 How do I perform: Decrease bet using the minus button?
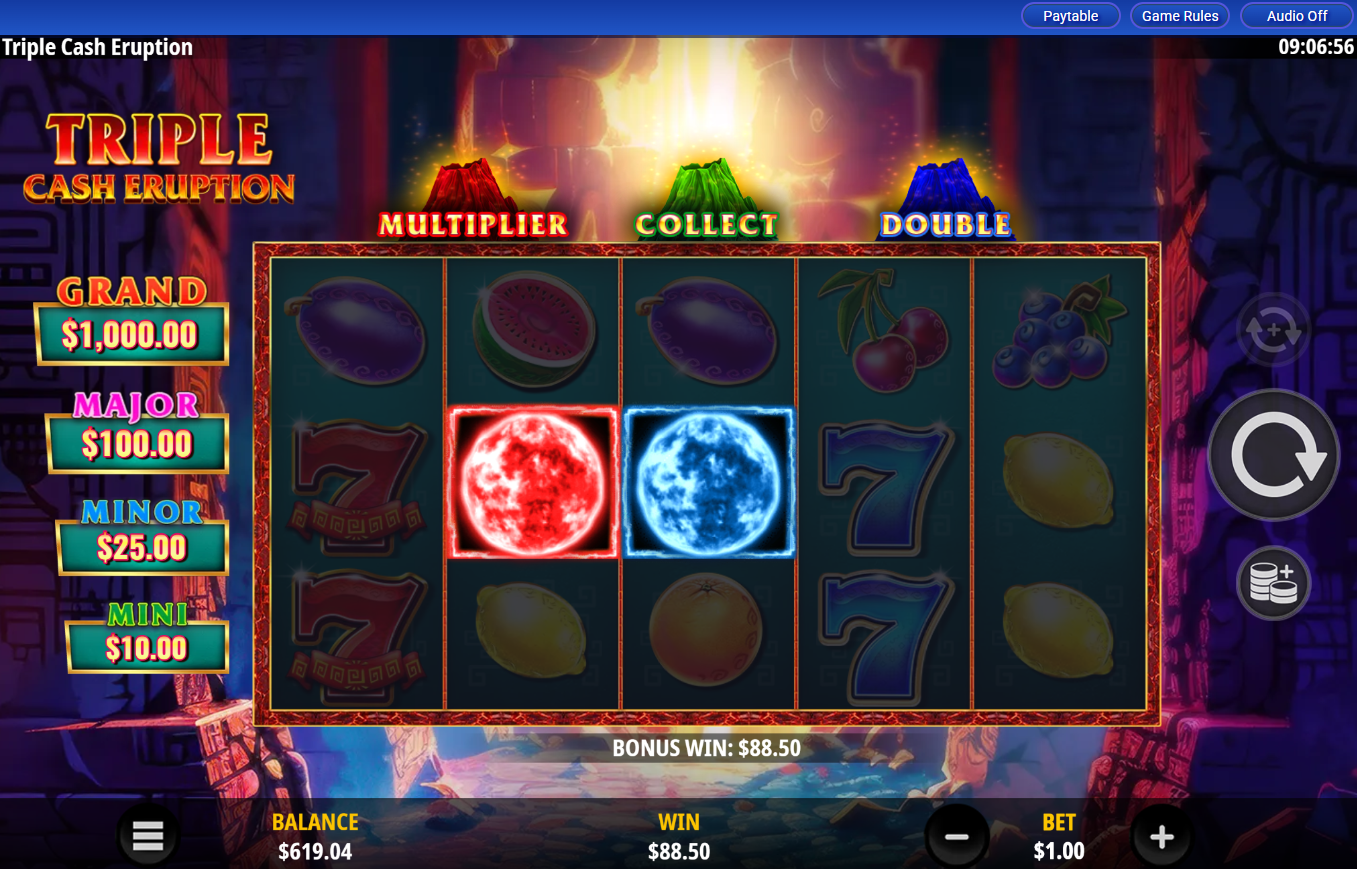958,835
